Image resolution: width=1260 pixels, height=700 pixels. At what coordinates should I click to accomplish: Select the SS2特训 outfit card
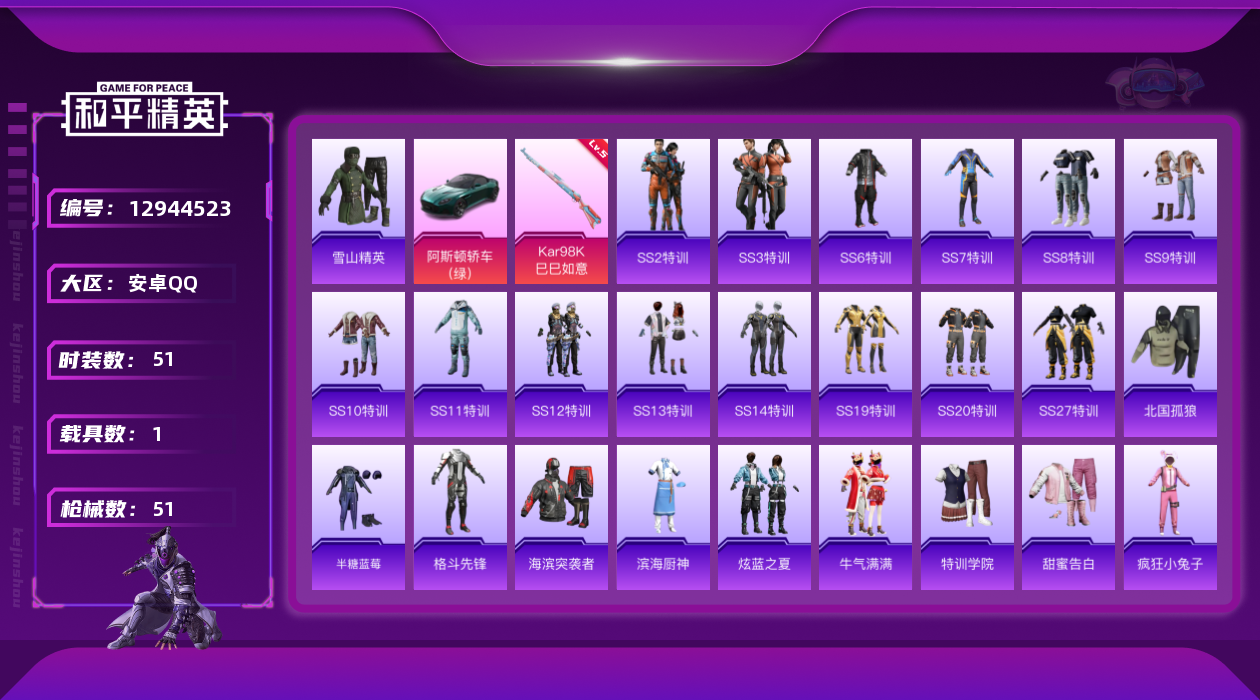[x=663, y=211]
